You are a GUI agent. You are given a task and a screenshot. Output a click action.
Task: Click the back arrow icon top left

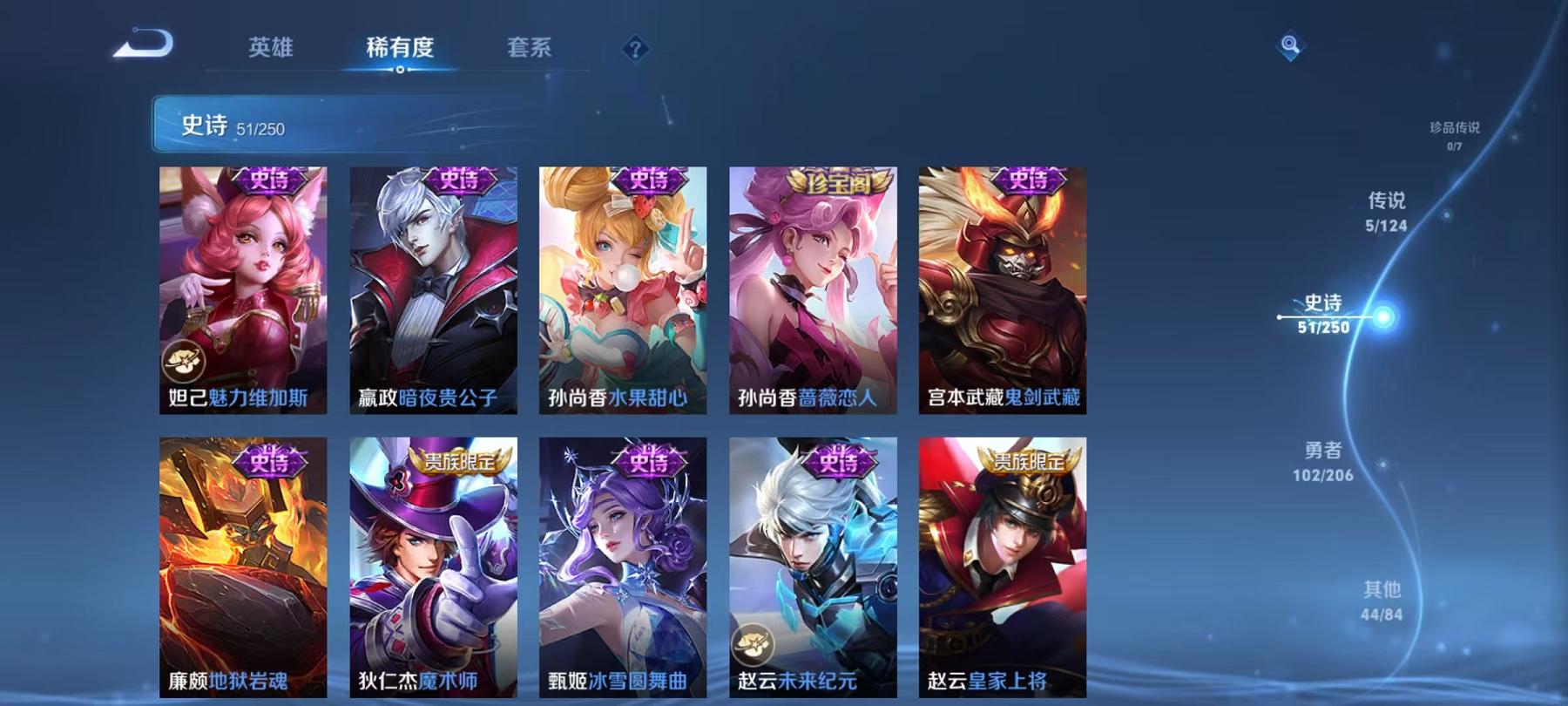tap(145, 42)
